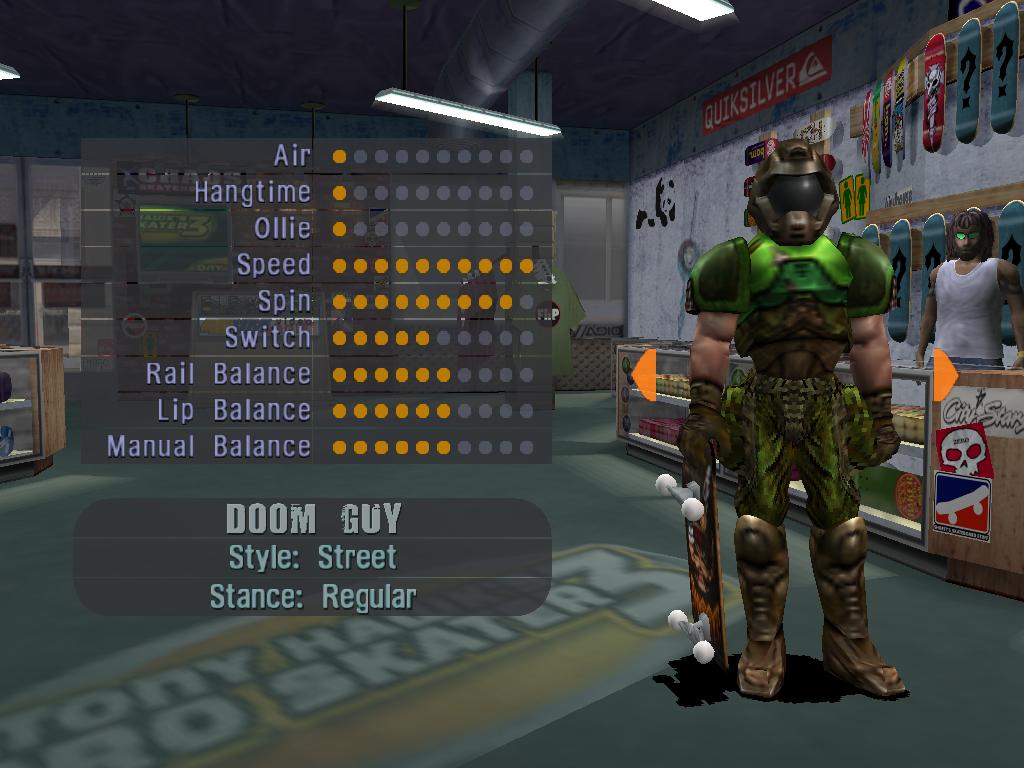The width and height of the screenshot is (1024, 768).
Task: Click the right orange arrow for next skater
Action: pyautogui.click(x=945, y=374)
